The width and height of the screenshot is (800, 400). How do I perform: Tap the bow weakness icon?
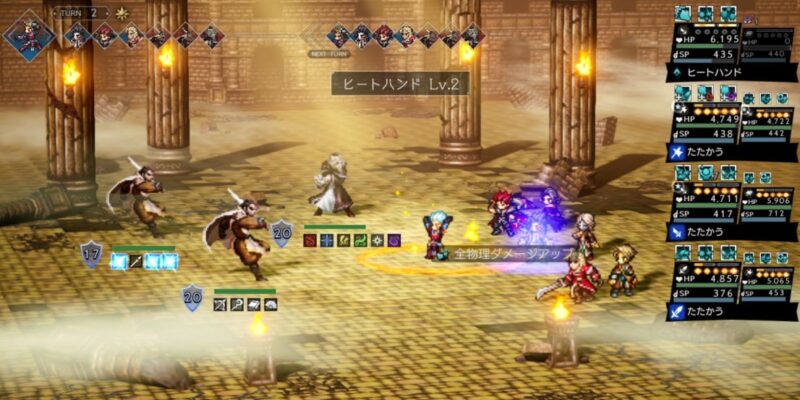click(x=222, y=304)
